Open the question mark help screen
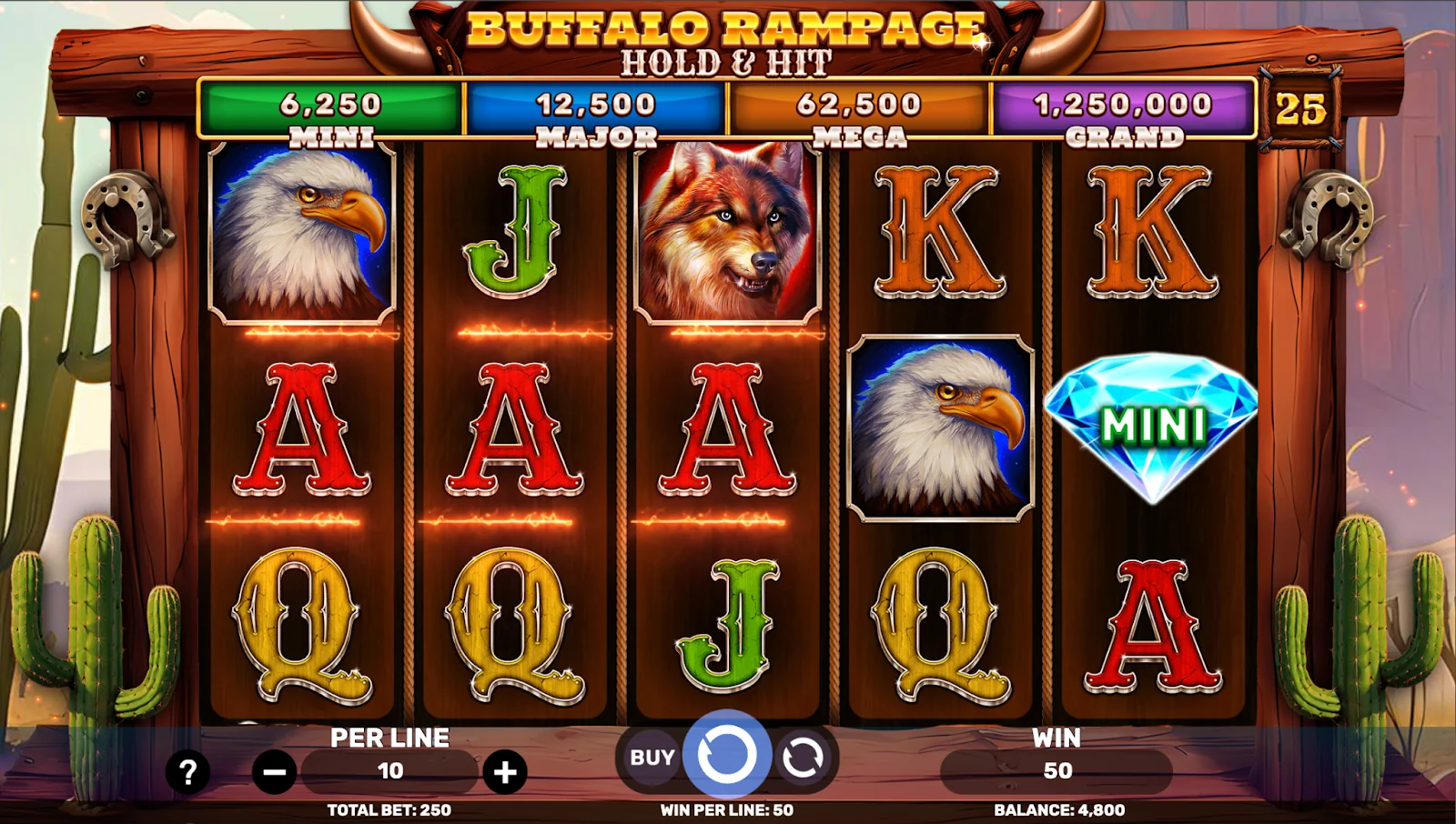The width and height of the screenshot is (1456, 824). 187,773
